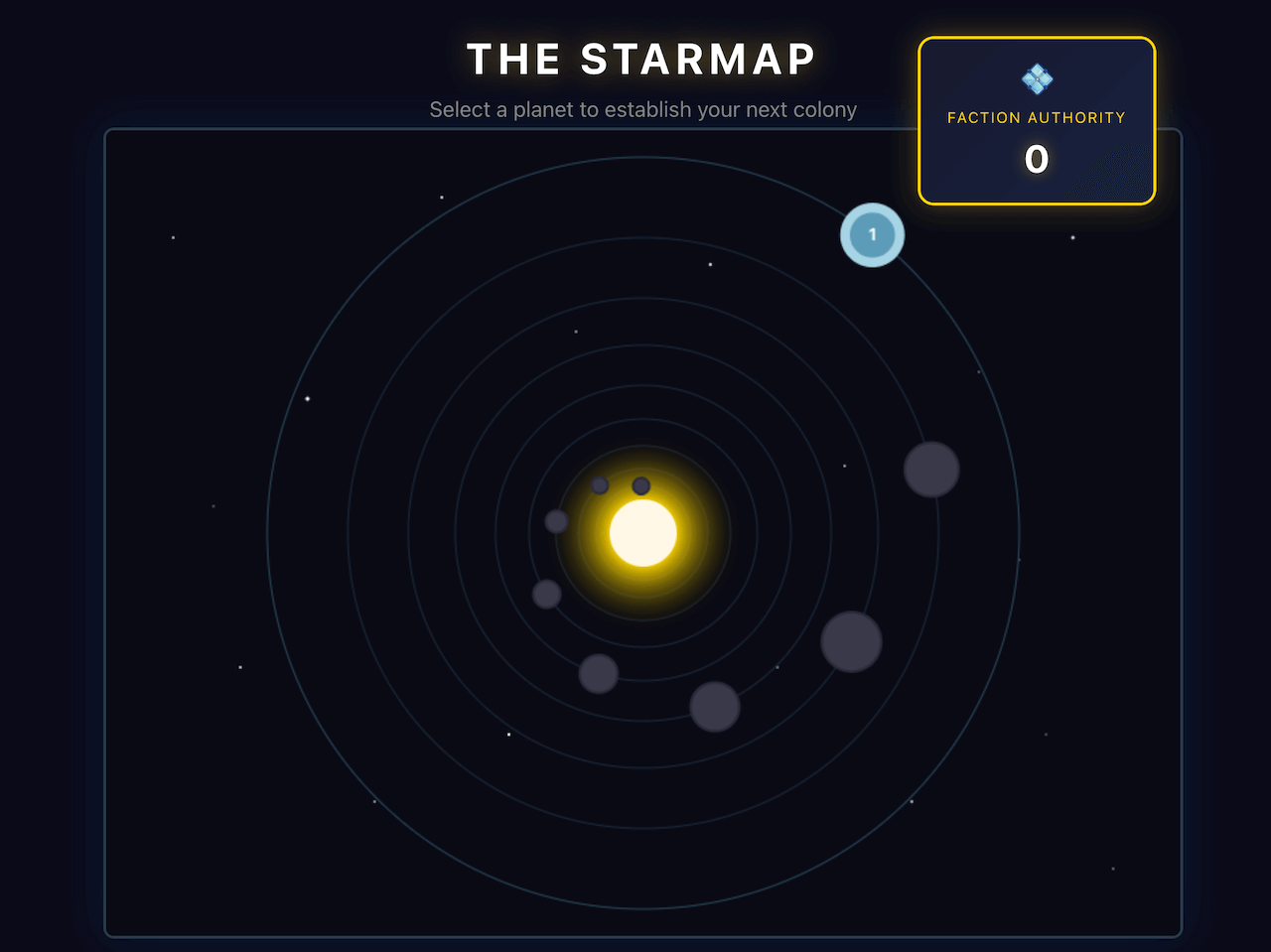Viewport: 1271px width, 952px height.
Task: Click the large gray planet on the outermost orbit
Action: pyautogui.click(x=931, y=472)
